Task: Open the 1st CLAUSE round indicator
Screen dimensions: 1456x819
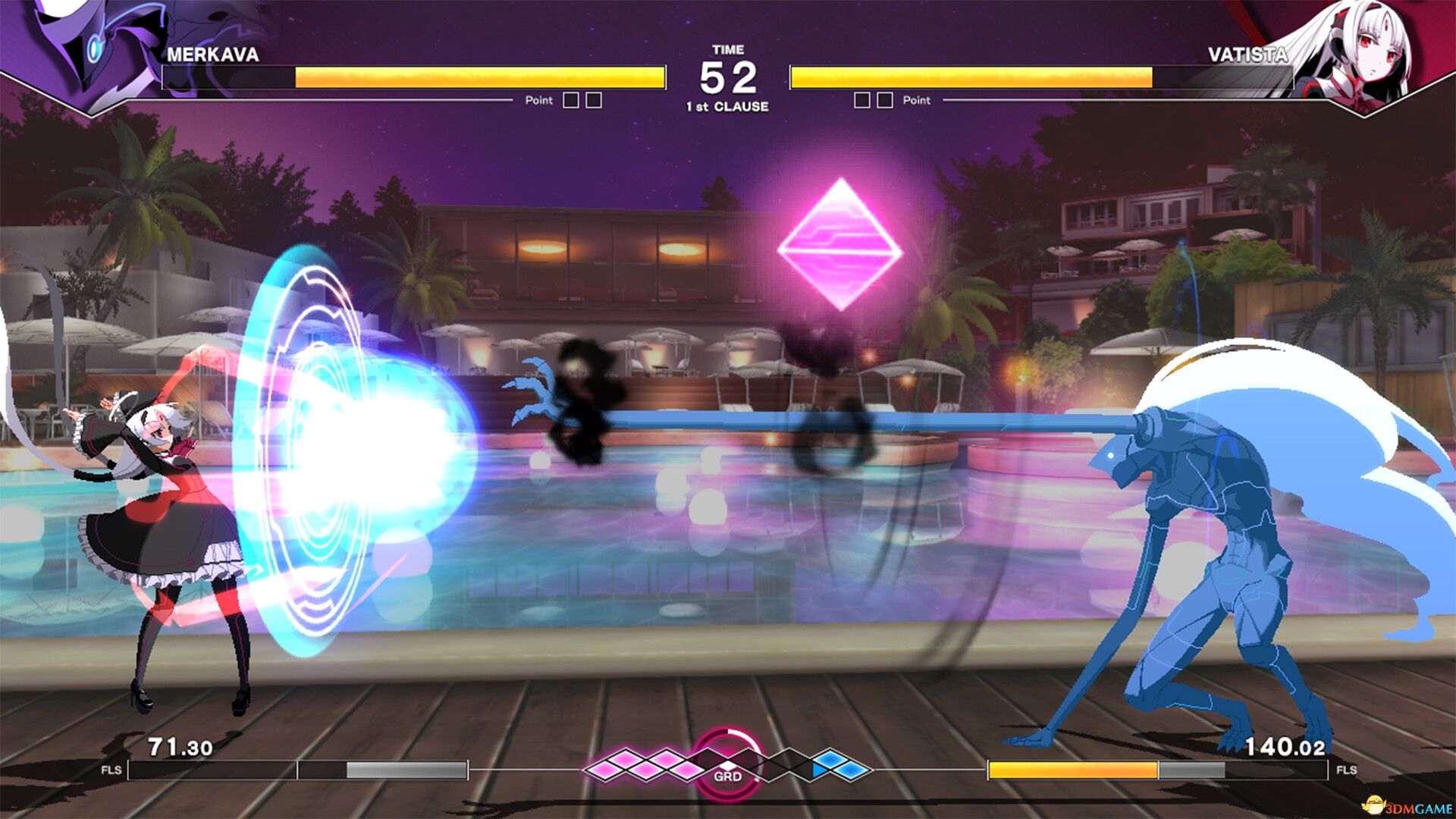Action: [x=730, y=107]
